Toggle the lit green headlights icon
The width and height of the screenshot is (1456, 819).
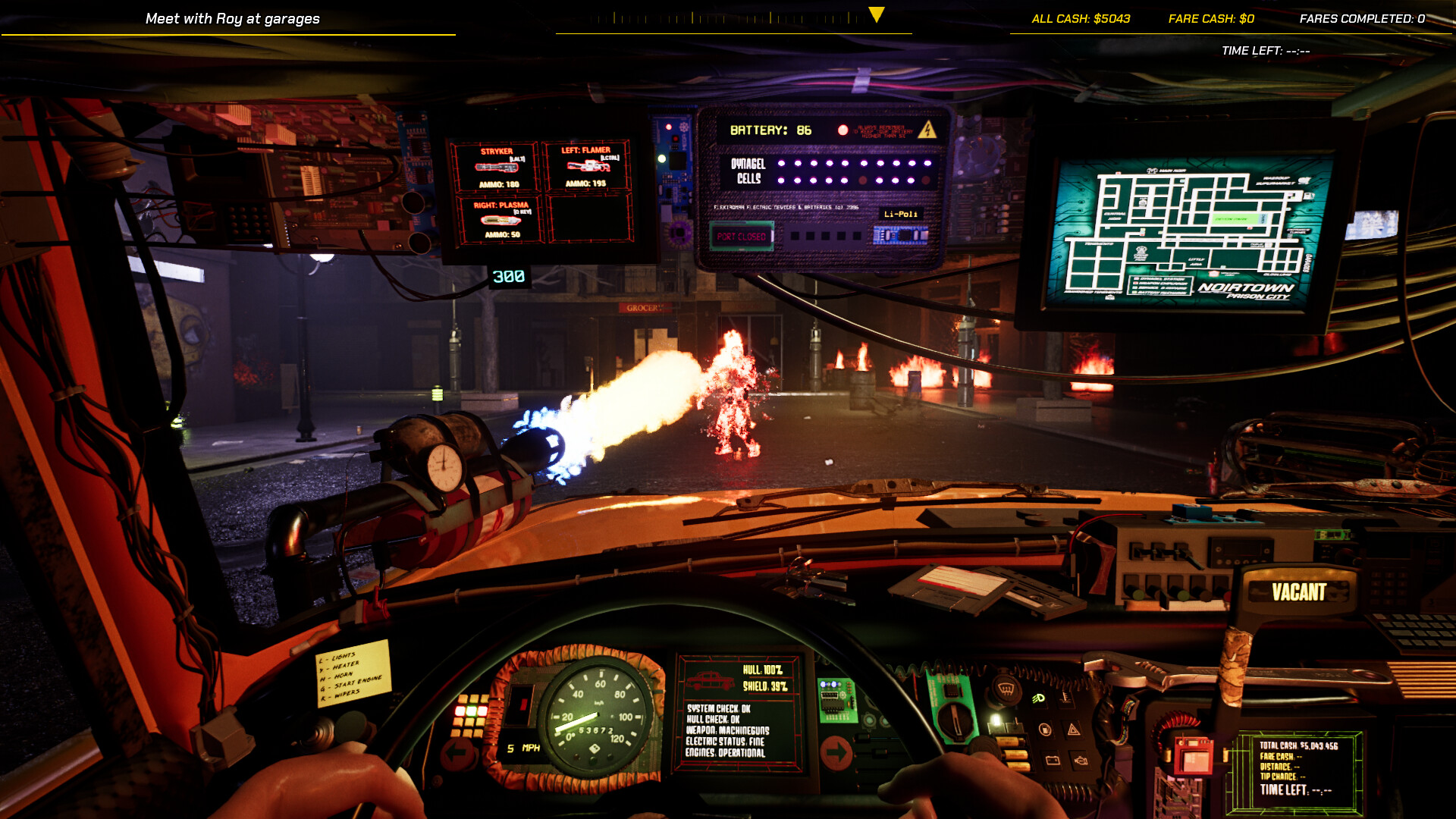coord(1038,698)
